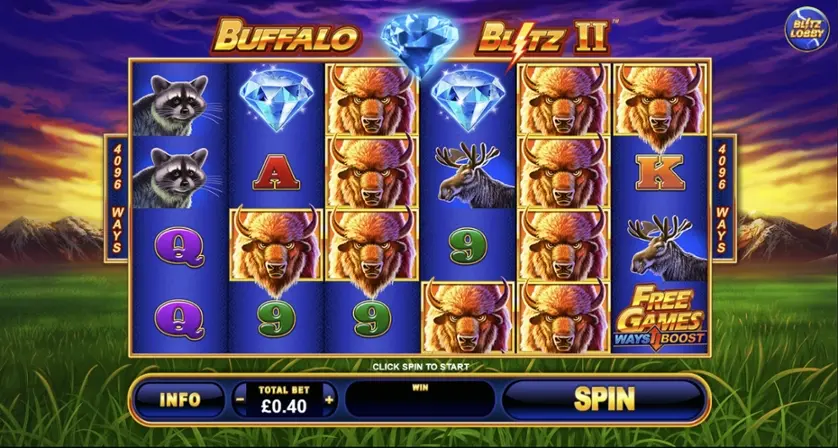Increase total bet with the plus button
838x448 pixels.
329,399
